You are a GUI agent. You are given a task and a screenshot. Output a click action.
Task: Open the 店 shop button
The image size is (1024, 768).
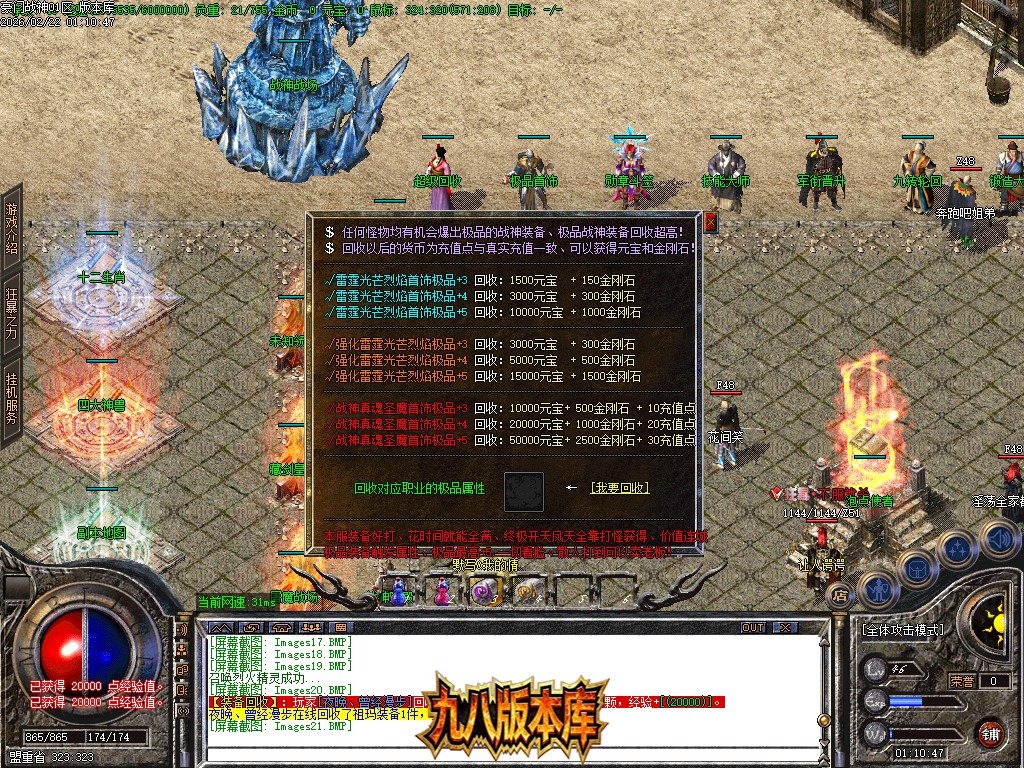click(838, 595)
